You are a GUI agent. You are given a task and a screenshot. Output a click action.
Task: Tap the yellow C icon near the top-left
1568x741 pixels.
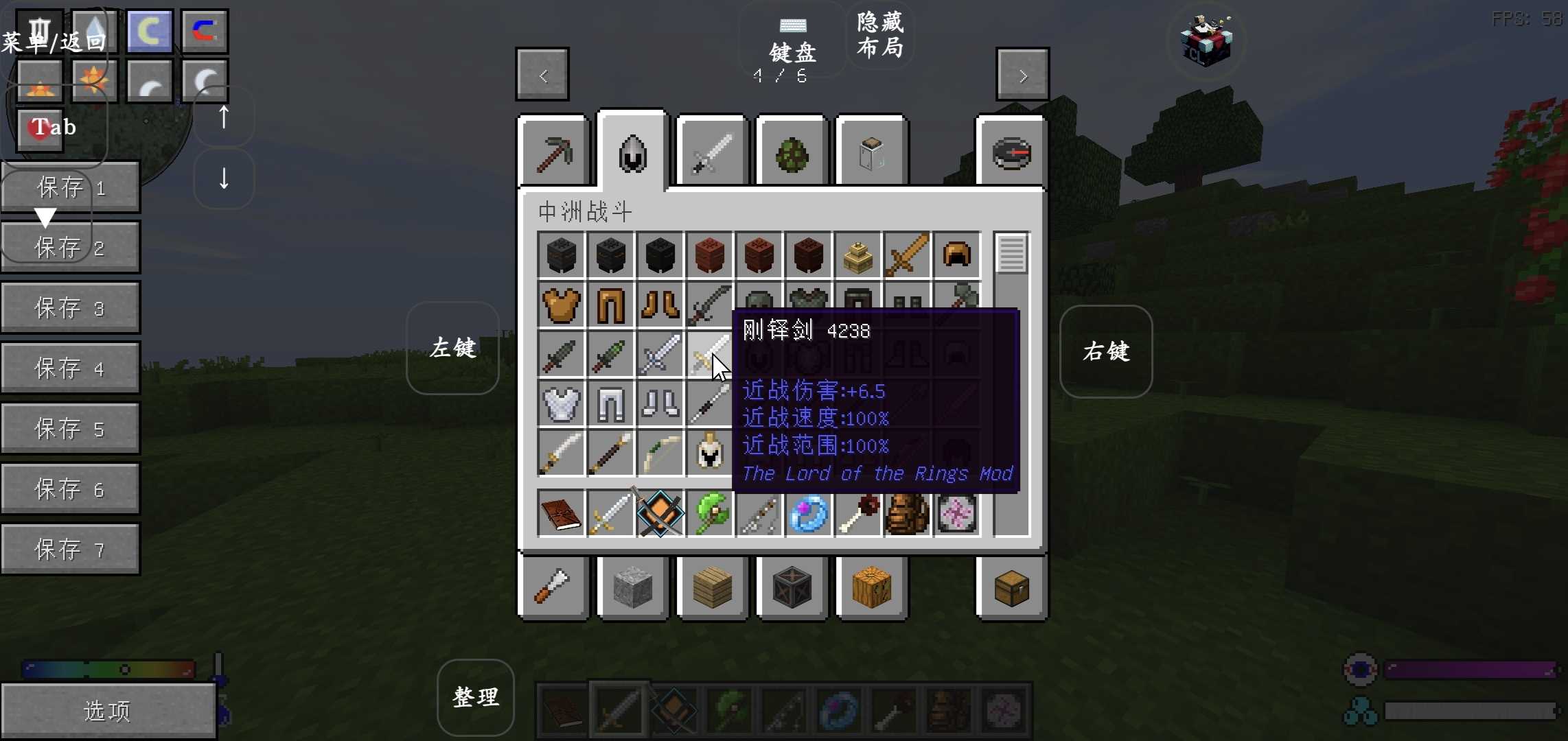(x=150, y=30)
